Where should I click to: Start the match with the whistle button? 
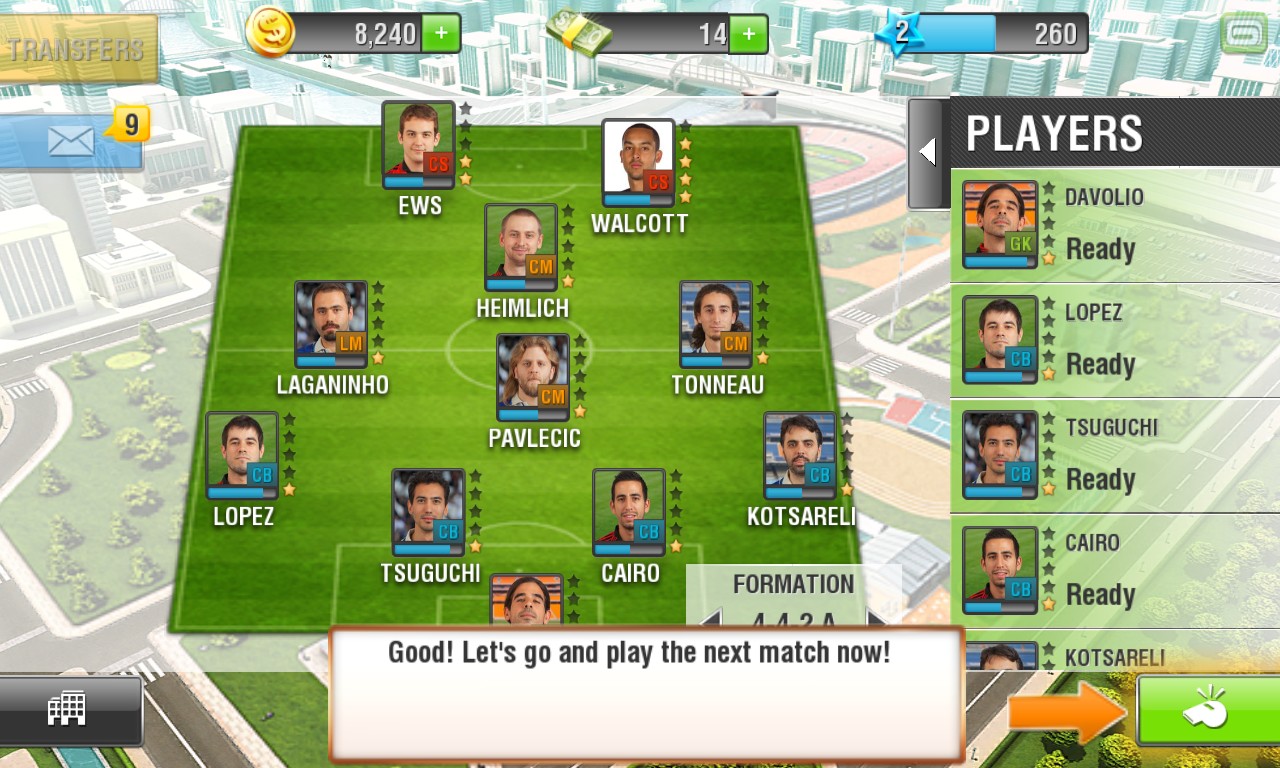click(1208, 710)
